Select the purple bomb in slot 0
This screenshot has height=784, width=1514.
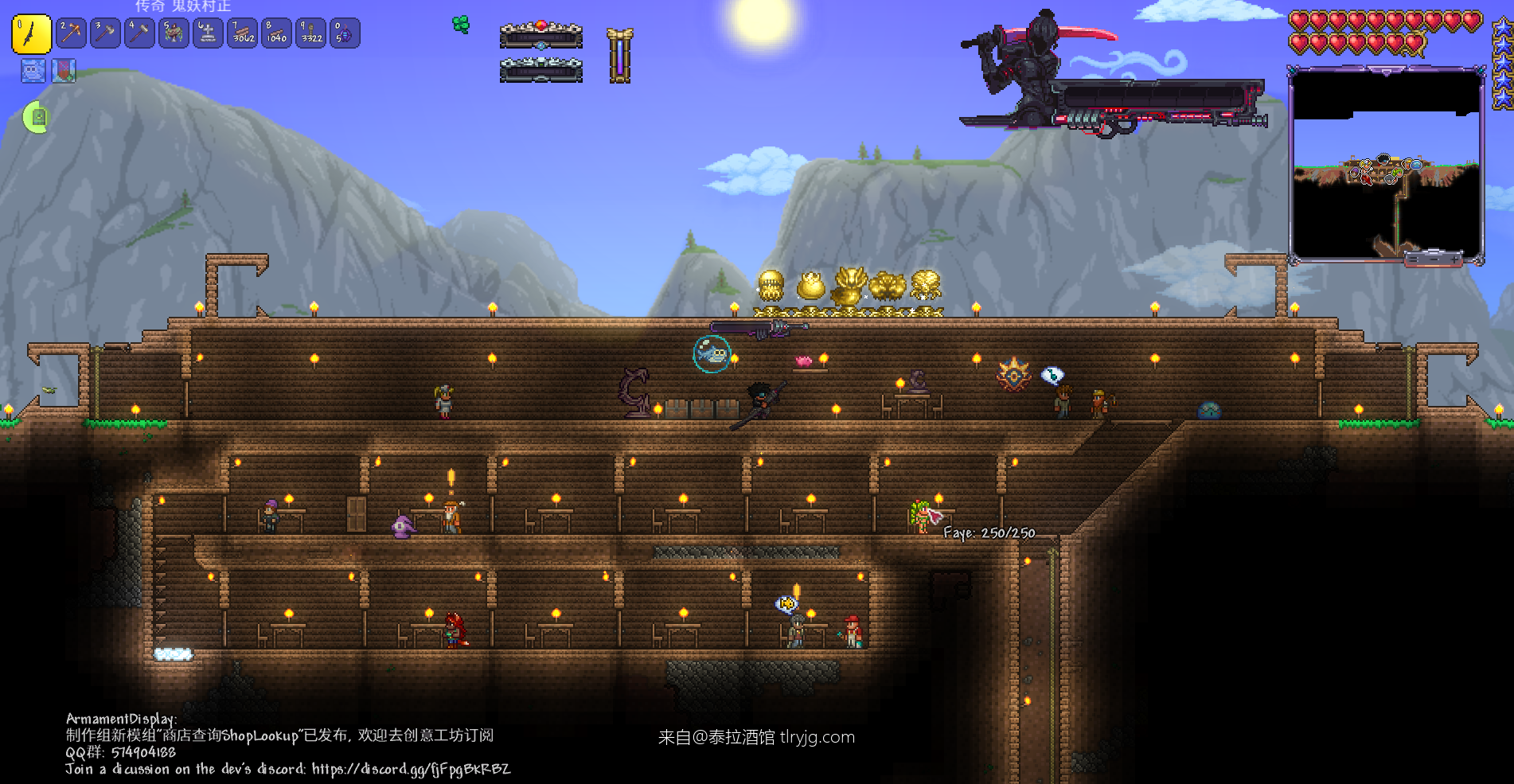click(345, 33)
